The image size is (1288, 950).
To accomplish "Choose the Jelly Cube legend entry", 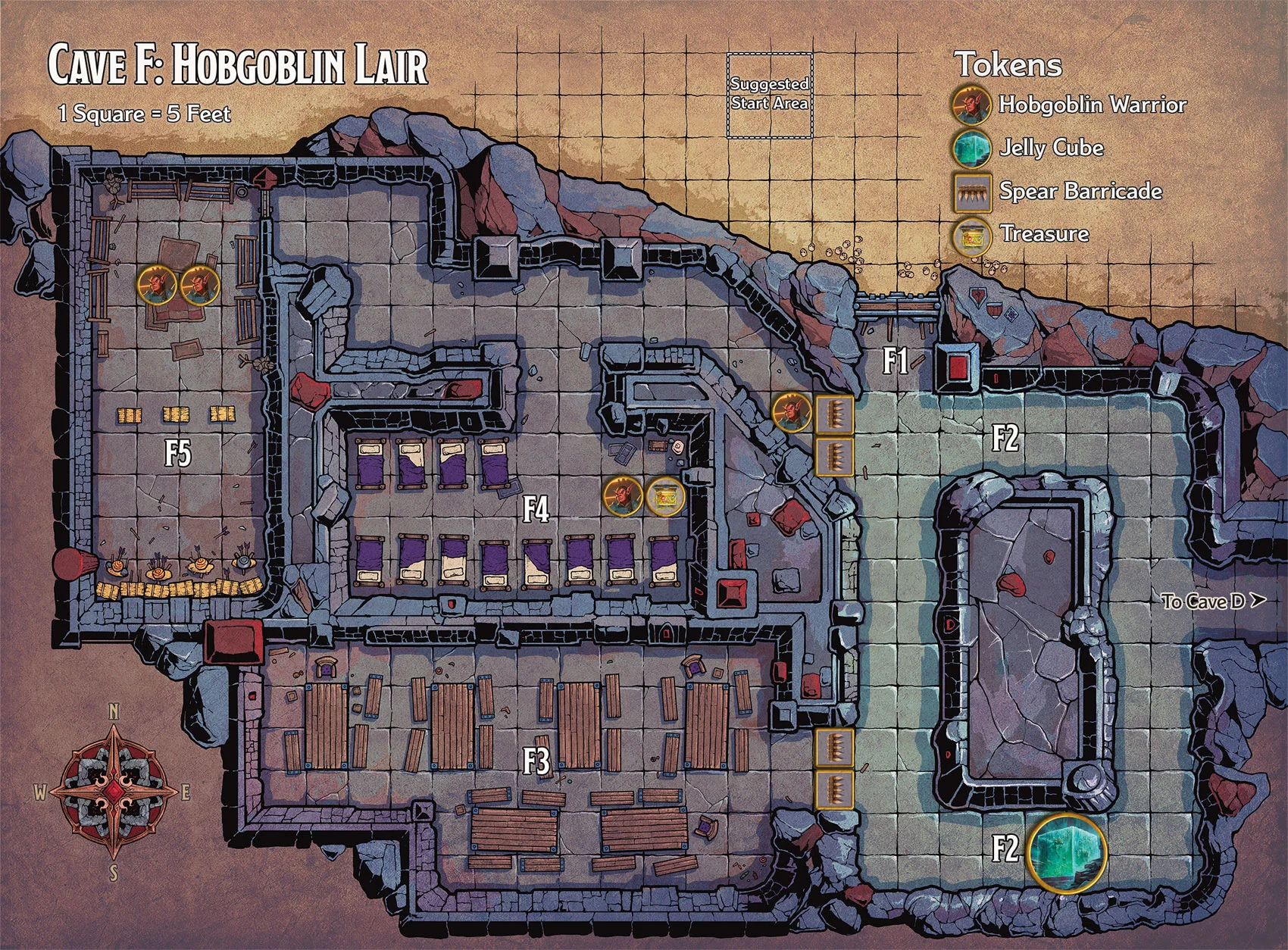I will (974, 148).
